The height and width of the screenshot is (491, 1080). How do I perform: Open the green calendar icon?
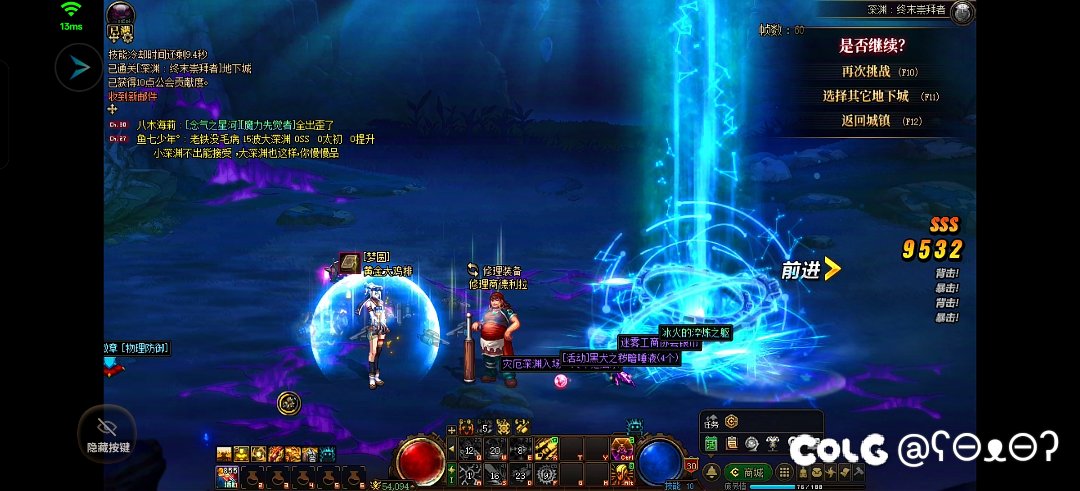[x=711, y=443]
